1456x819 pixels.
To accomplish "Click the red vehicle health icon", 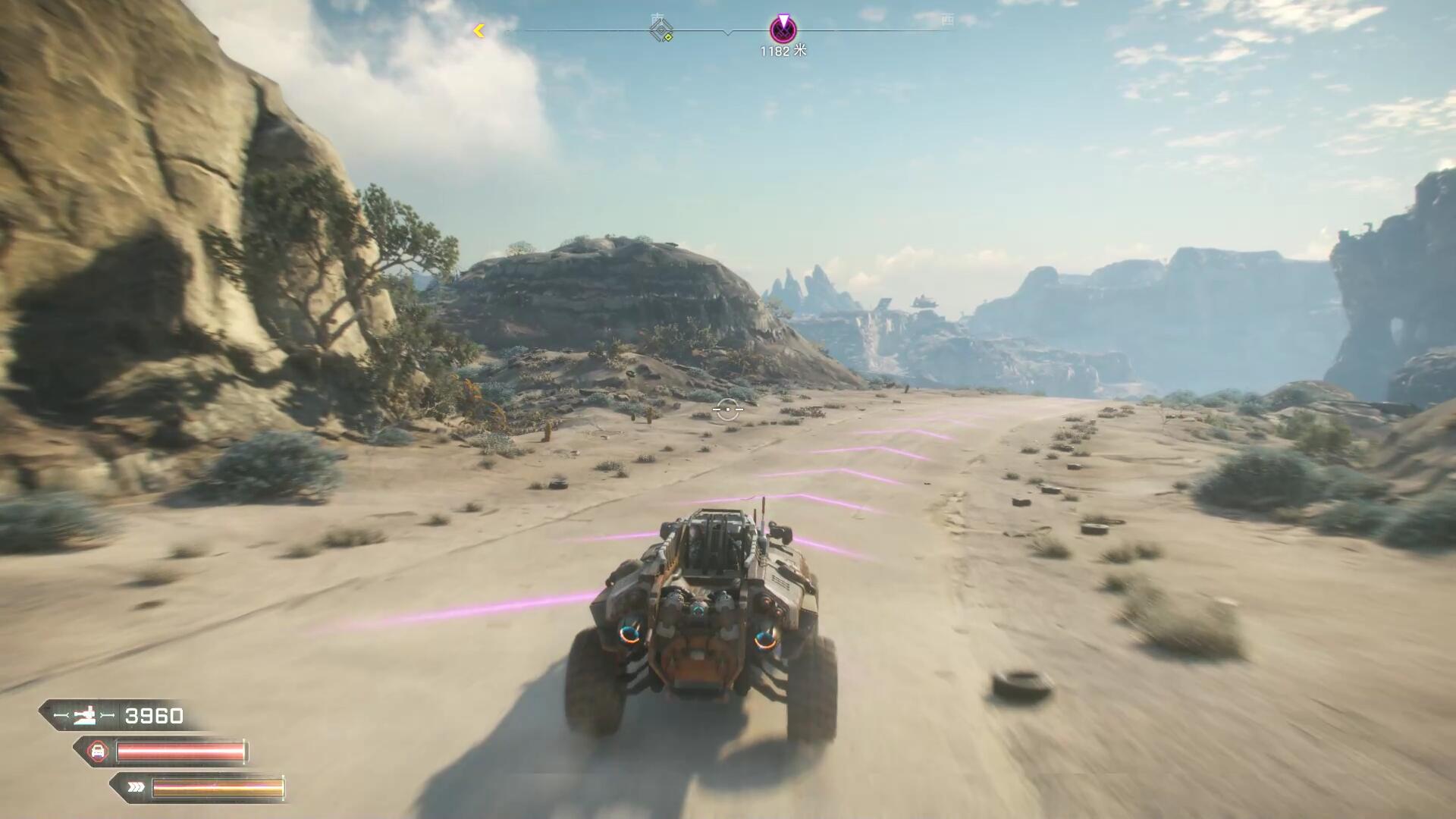I will coord(97,752).
